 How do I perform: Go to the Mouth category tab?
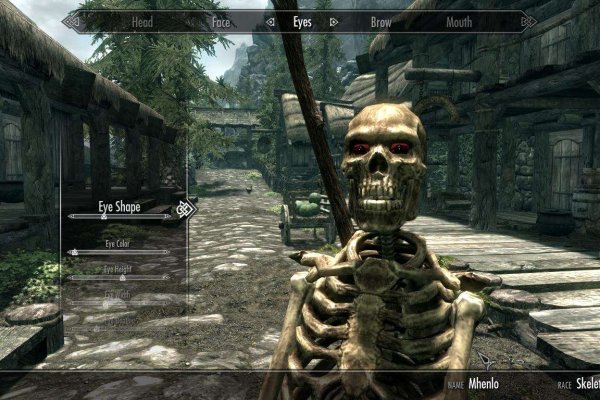click(x=459, y=20)
